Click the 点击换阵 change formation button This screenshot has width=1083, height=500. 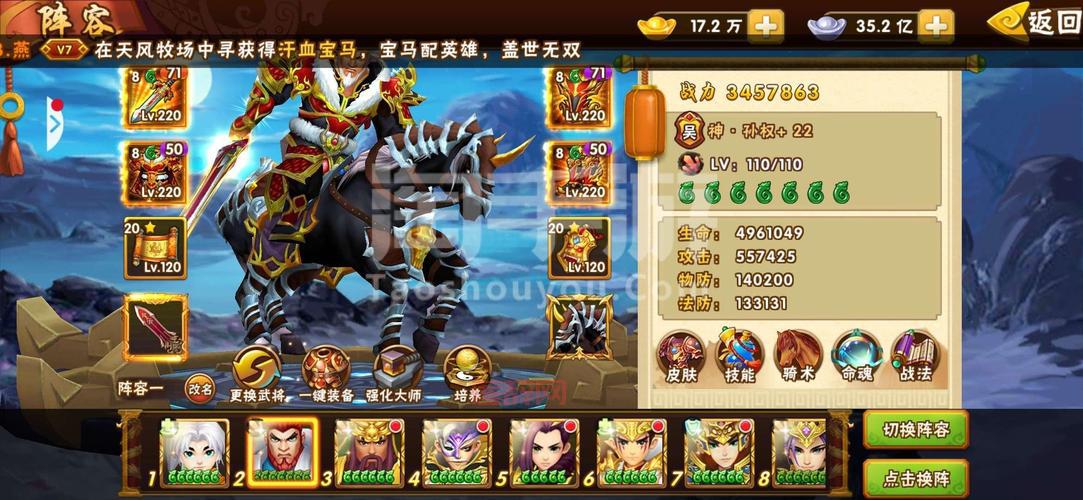click(915, 476)
